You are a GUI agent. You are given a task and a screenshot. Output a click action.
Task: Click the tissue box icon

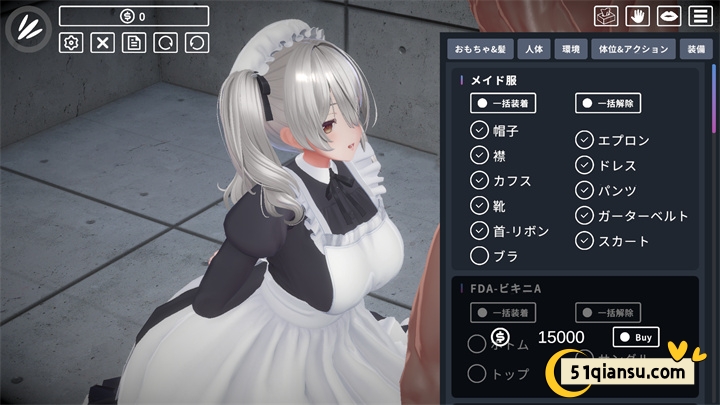pos(604,16)
